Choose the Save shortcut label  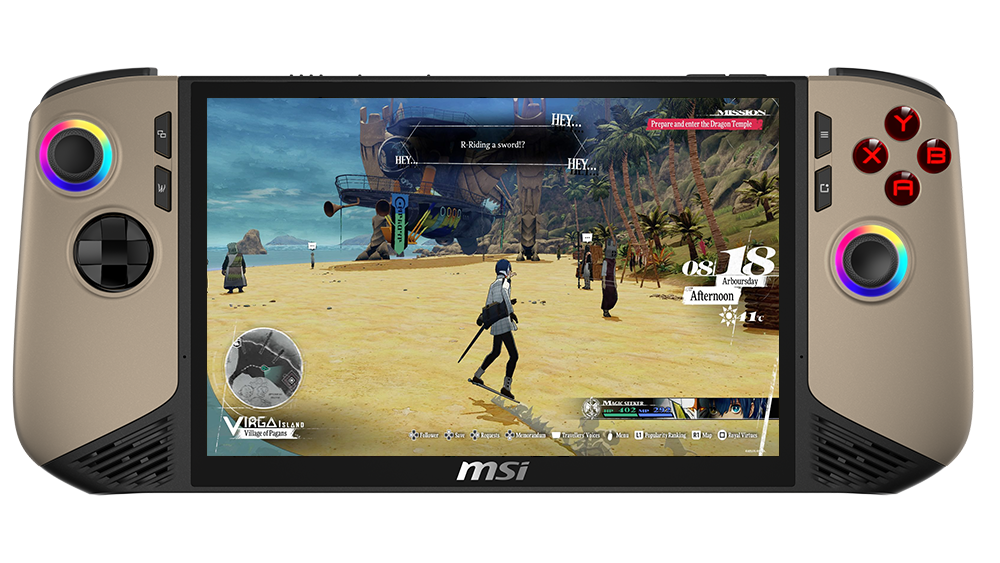[x=459, y=436]
